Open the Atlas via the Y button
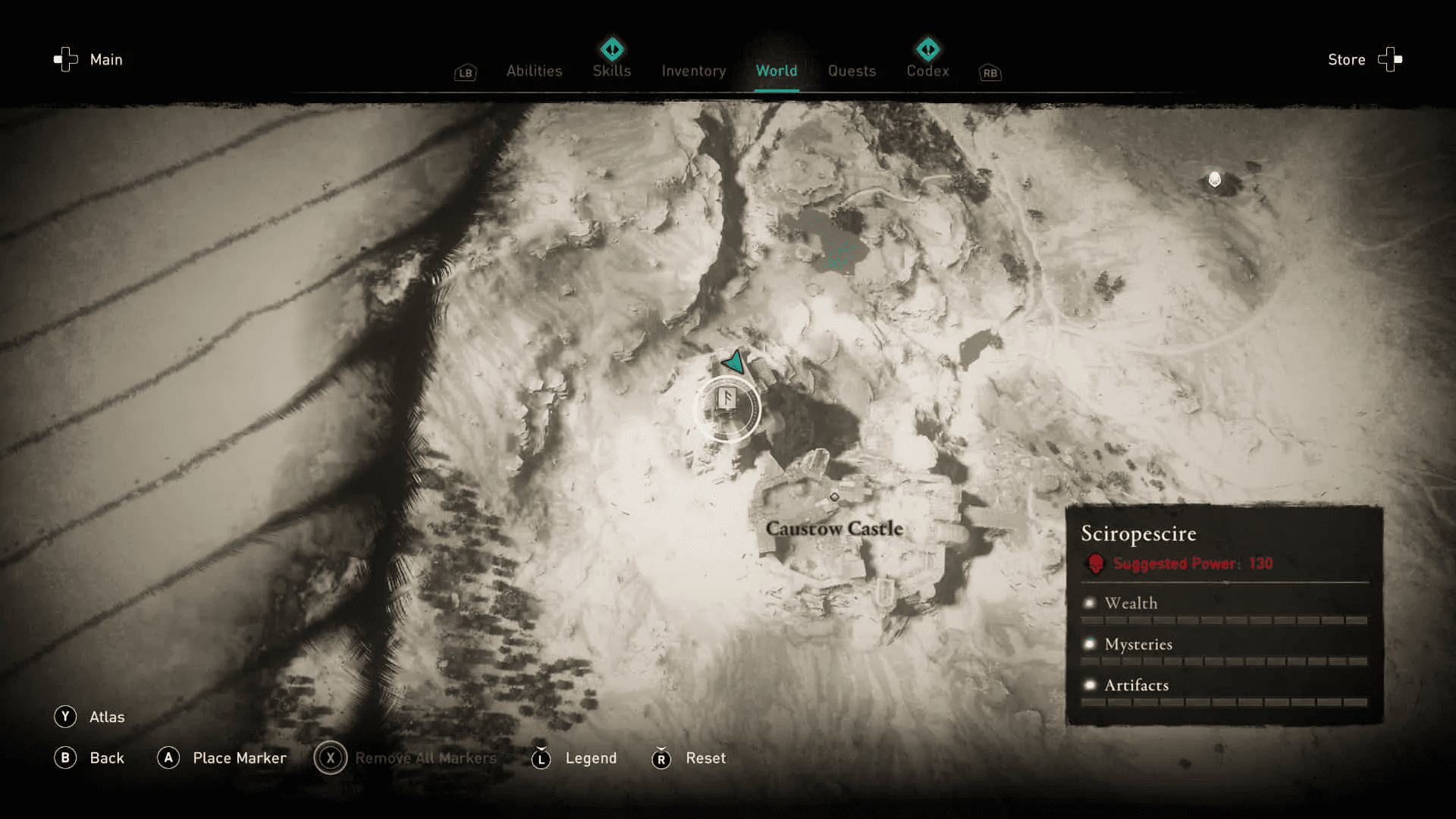Screen dimensions: 1456x819 (67, 716)
